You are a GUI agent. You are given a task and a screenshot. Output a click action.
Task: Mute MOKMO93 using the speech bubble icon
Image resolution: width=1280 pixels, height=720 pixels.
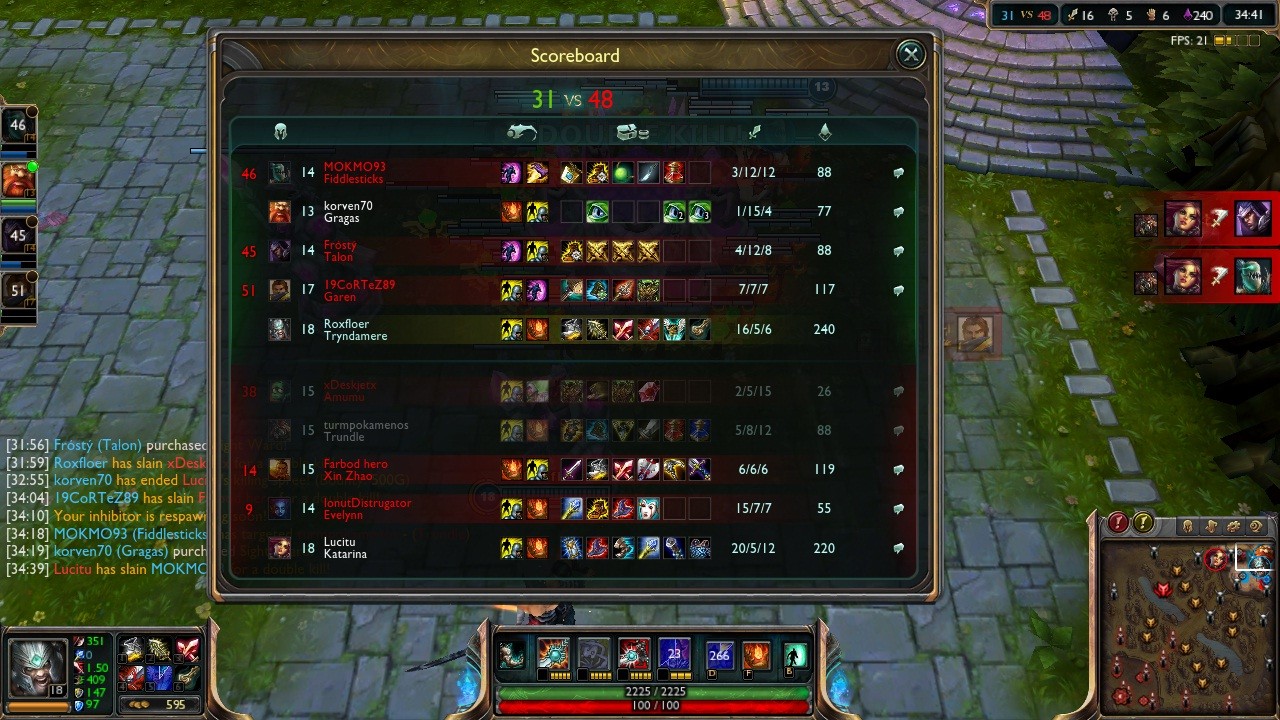(x=898, y=172)
